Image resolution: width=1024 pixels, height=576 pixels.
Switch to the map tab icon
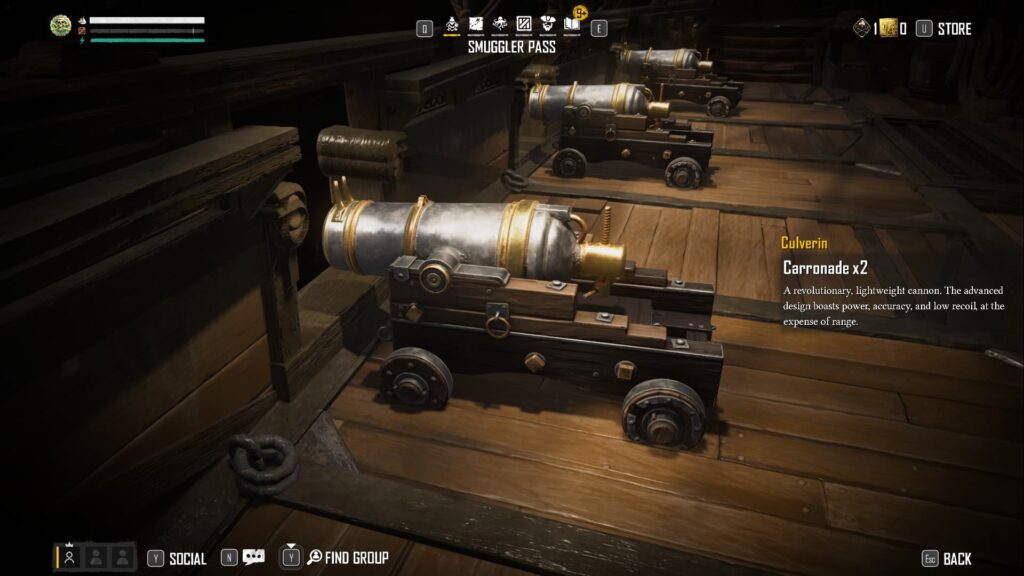click(x=476, y=24)
